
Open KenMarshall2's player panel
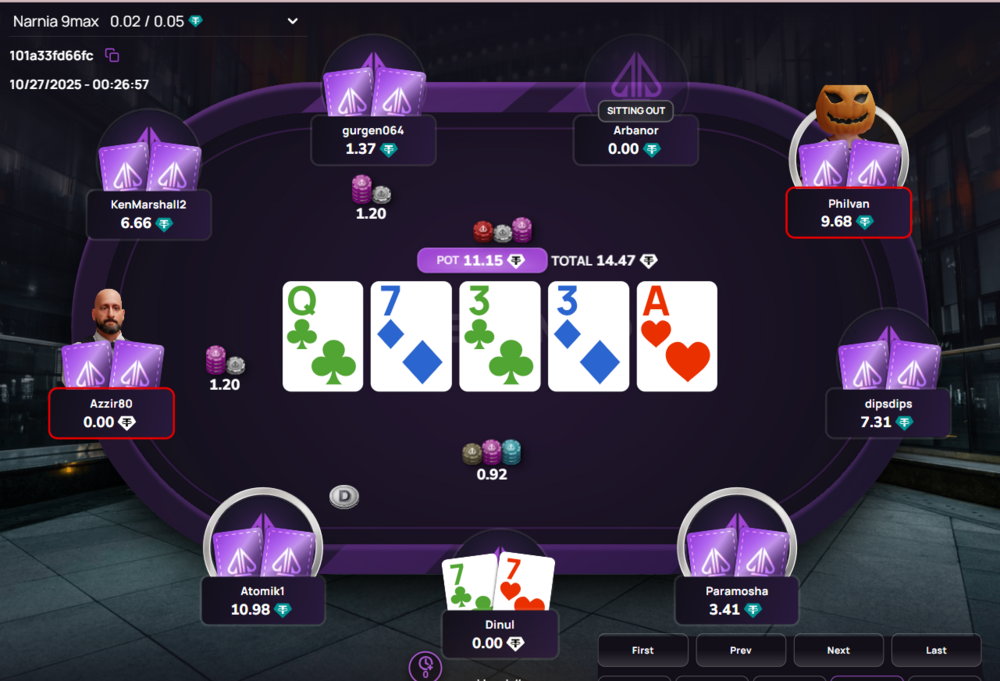pos(149,214)
